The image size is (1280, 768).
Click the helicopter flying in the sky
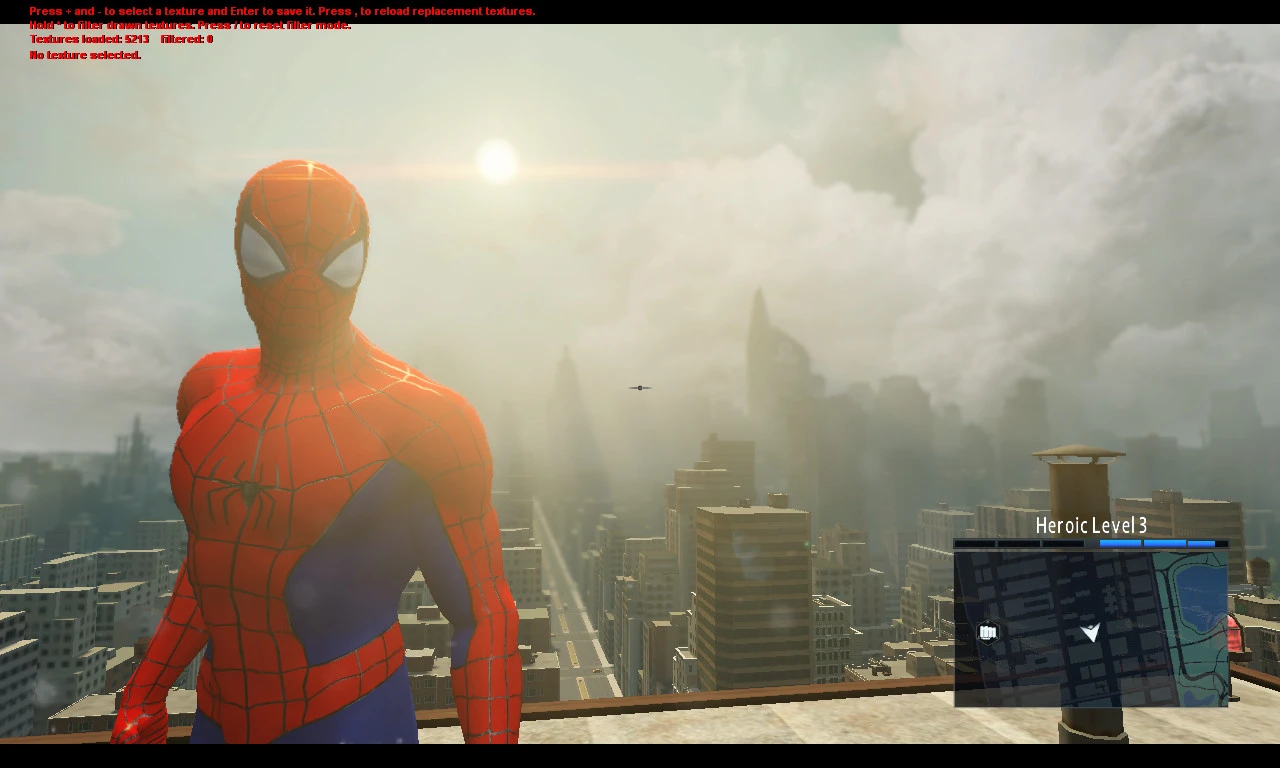pyautogui.click(x=640, y=388)
